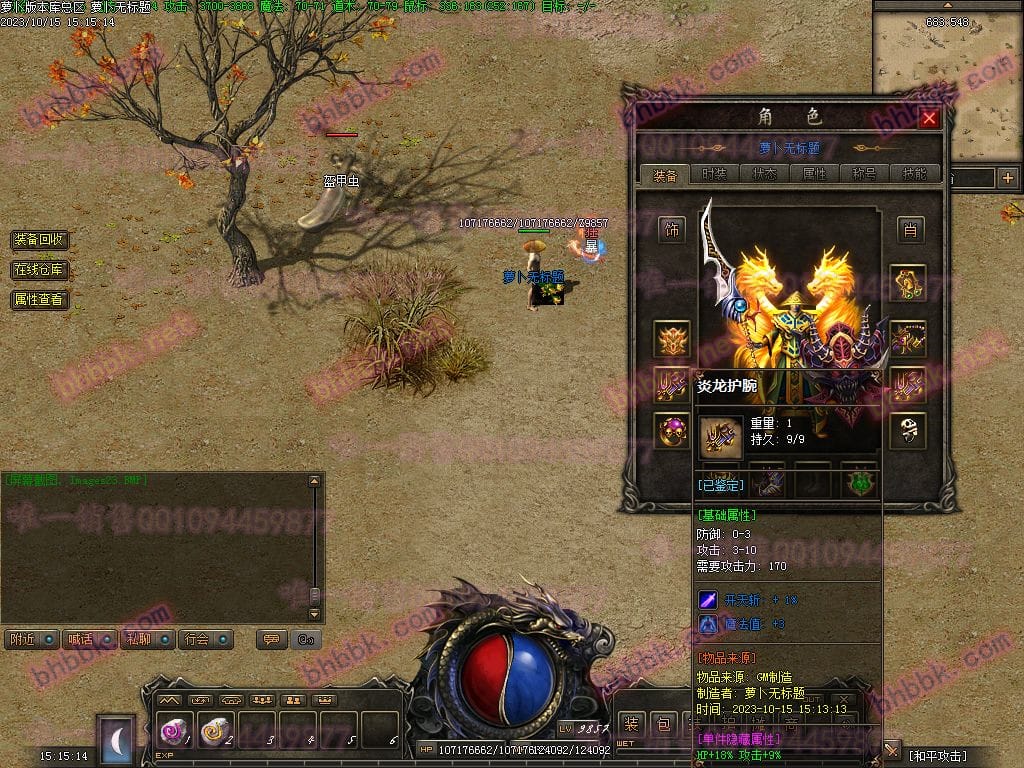This screenshot has width=1024, height=768.
Task: Click the 饰 accessory button
Action: coord(672,230)
